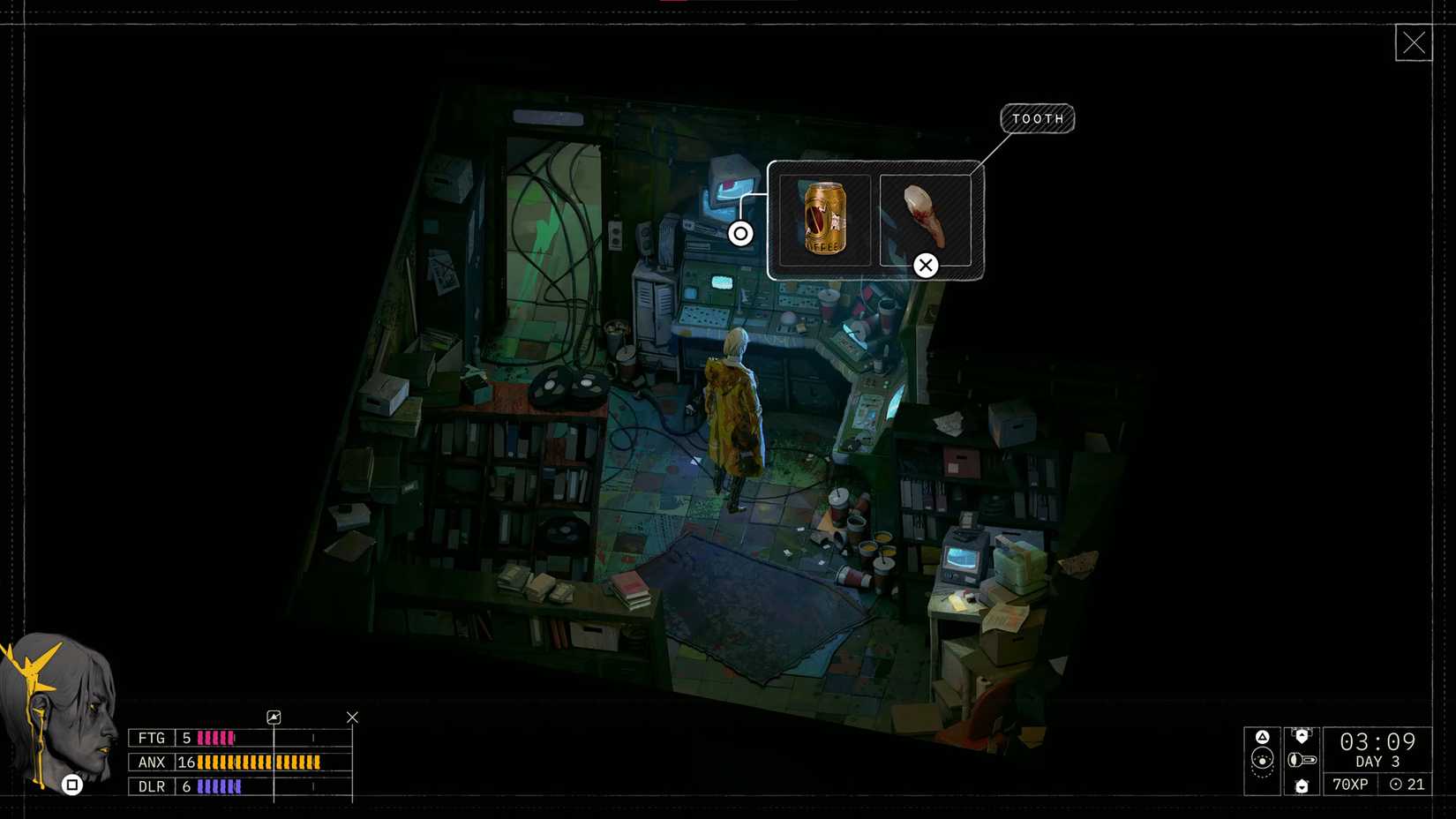1456x819 pixels.
Task: Click the target marker on the computer terminal
Action: [x=739, y=234]
